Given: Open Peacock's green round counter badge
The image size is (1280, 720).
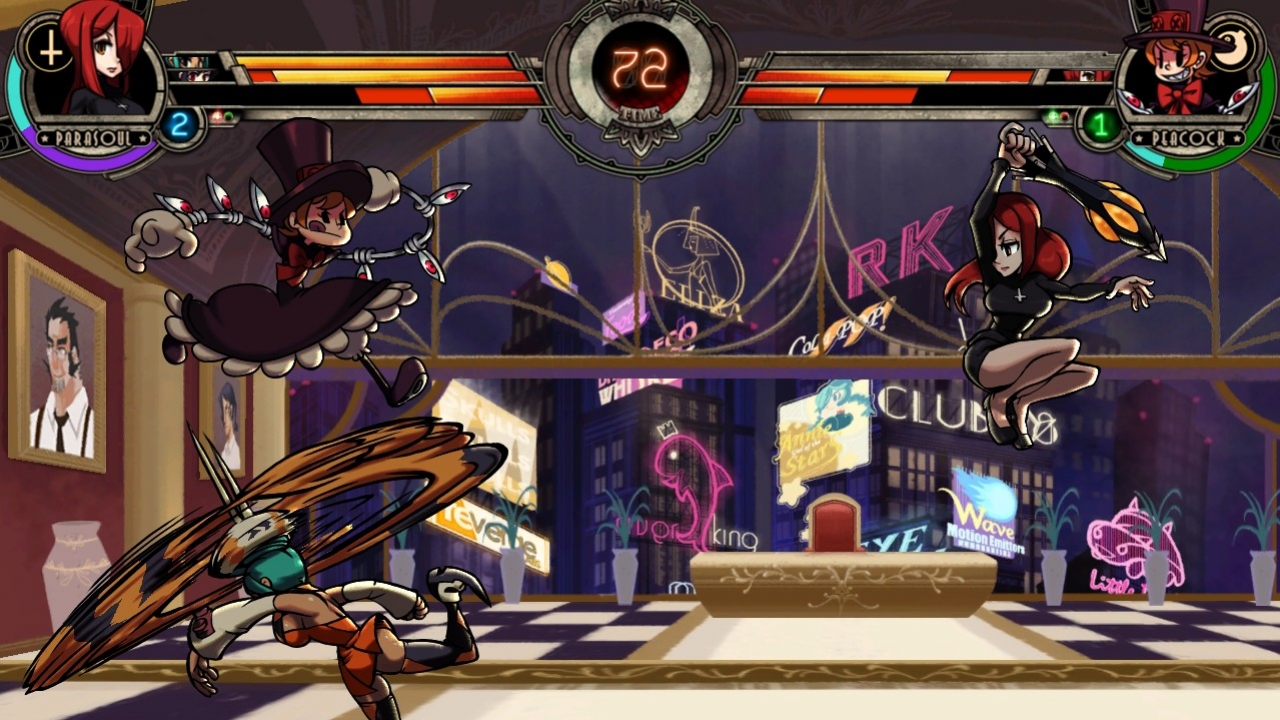Looking at the screenshot, I should 1100,125.
